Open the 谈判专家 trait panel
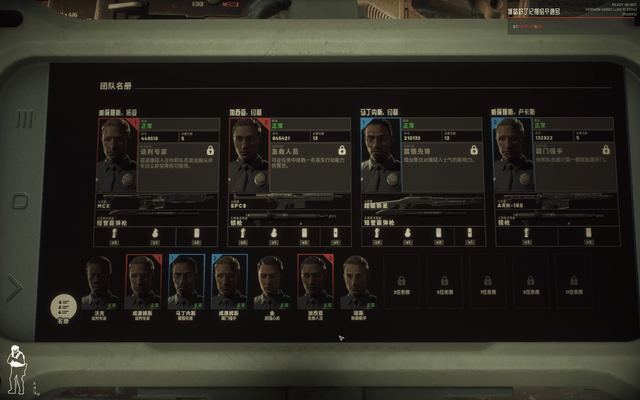Screen dimensions: 640x400 [x=178, y=154]
